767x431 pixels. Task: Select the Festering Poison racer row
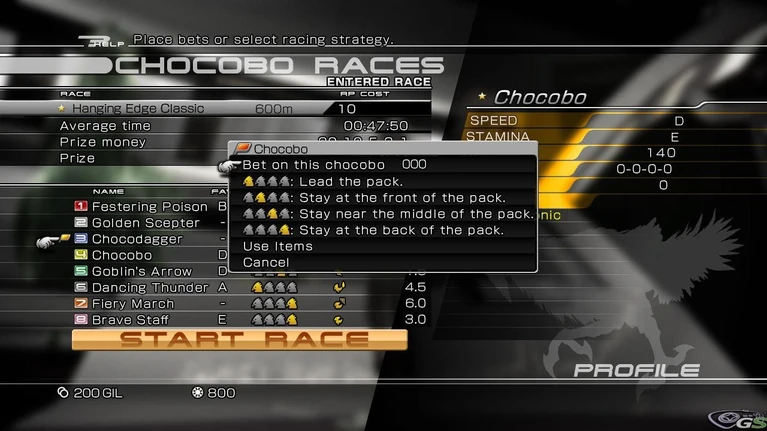pyautogui.click(x=150, y=207)
